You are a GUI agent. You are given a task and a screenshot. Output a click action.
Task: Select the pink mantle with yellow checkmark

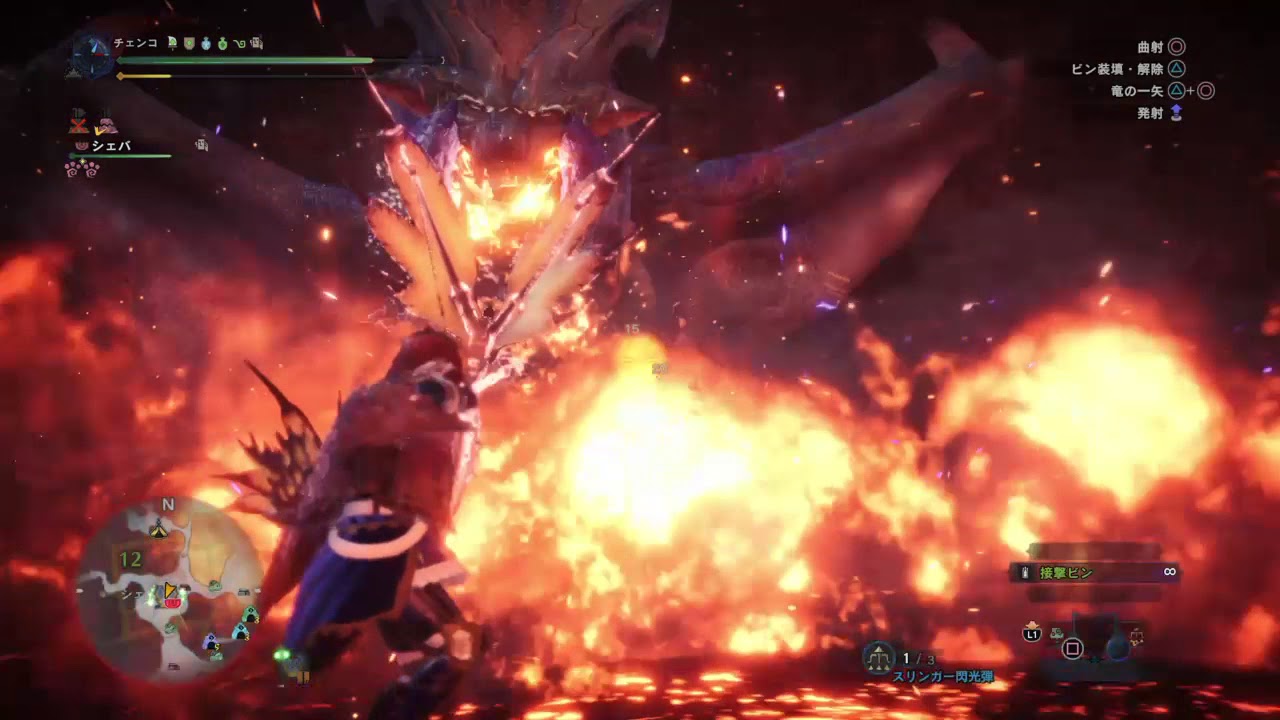[105, 124]
